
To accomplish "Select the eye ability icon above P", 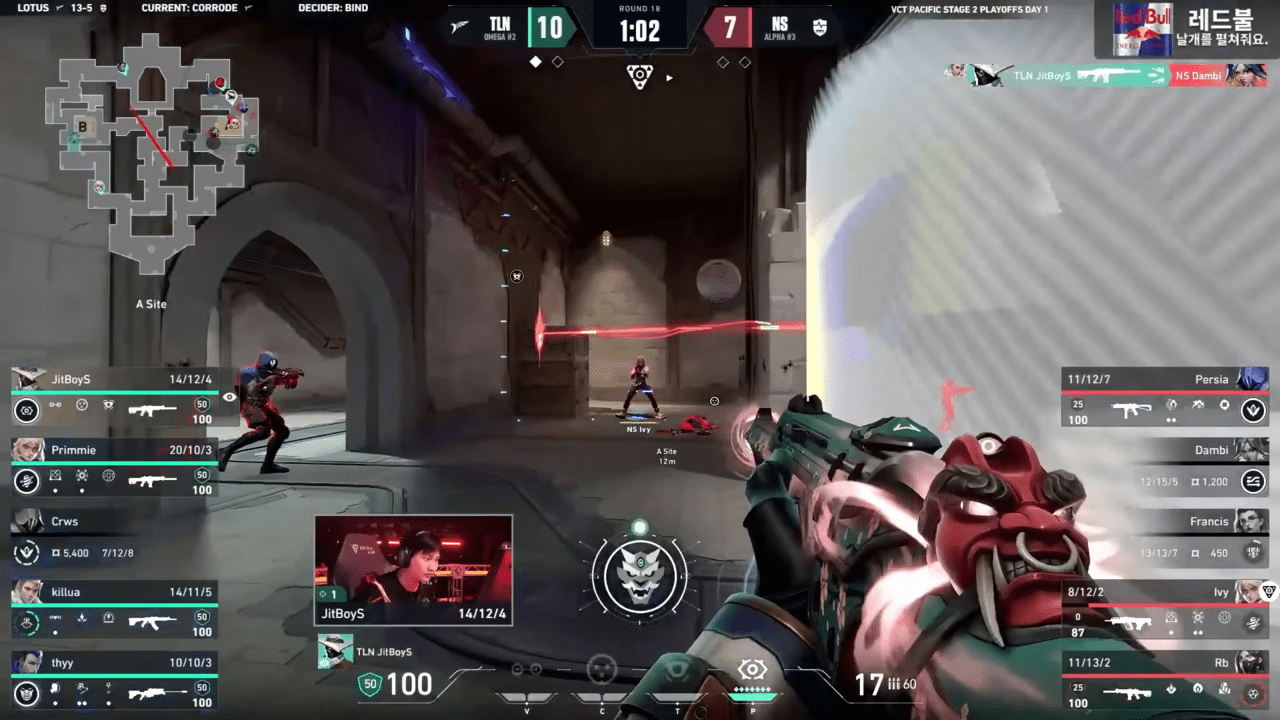I will coord(752,670).
